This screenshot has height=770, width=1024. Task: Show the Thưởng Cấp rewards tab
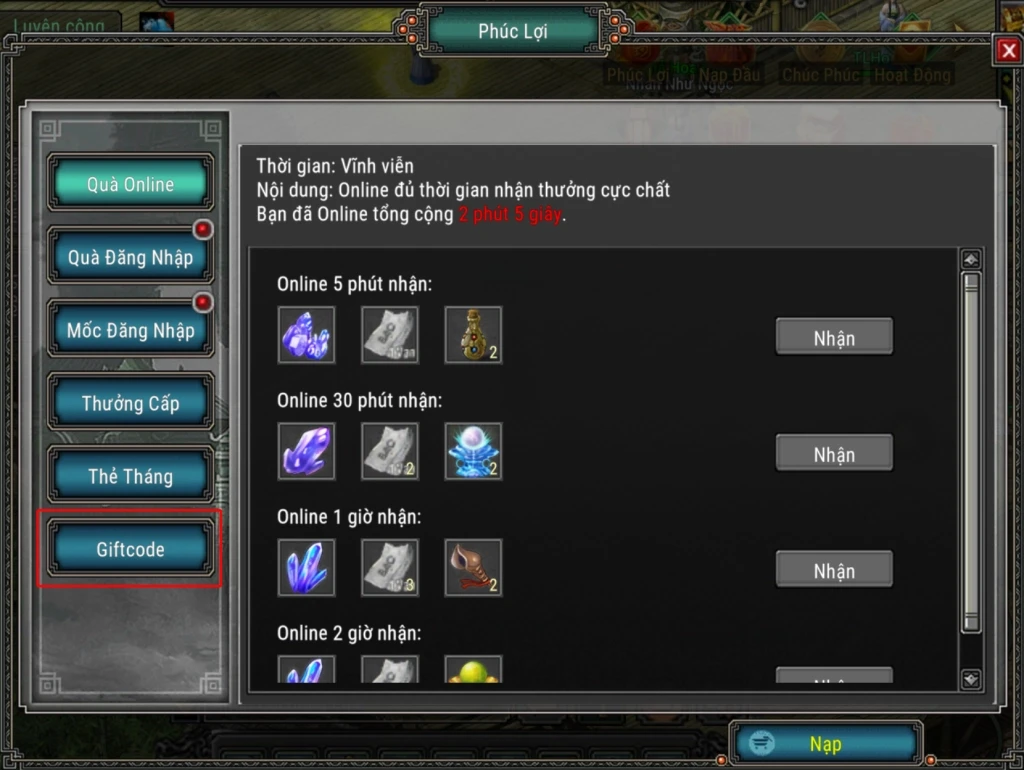click(130, 403)
